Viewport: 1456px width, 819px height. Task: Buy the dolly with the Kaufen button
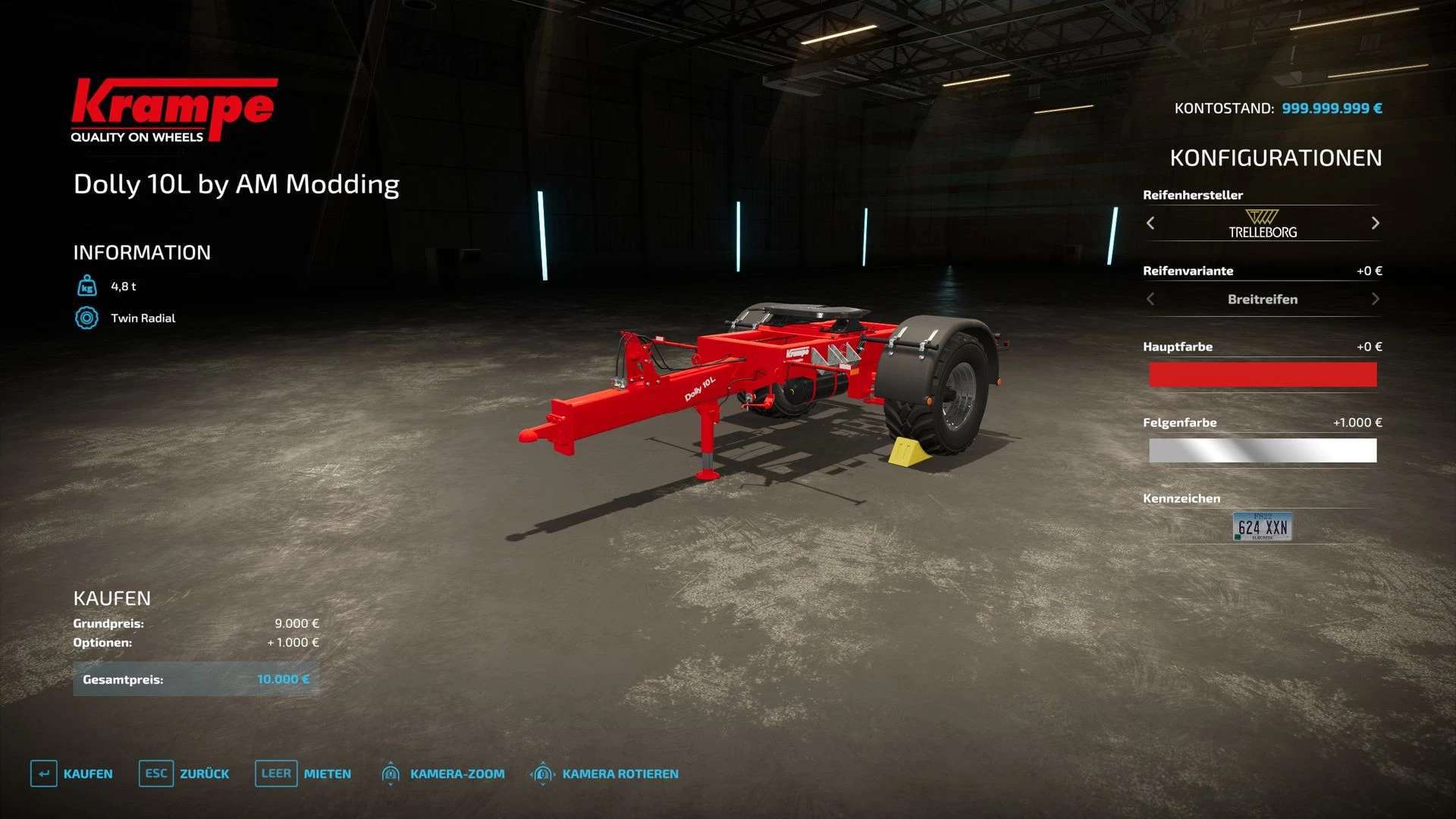[72, 773]
